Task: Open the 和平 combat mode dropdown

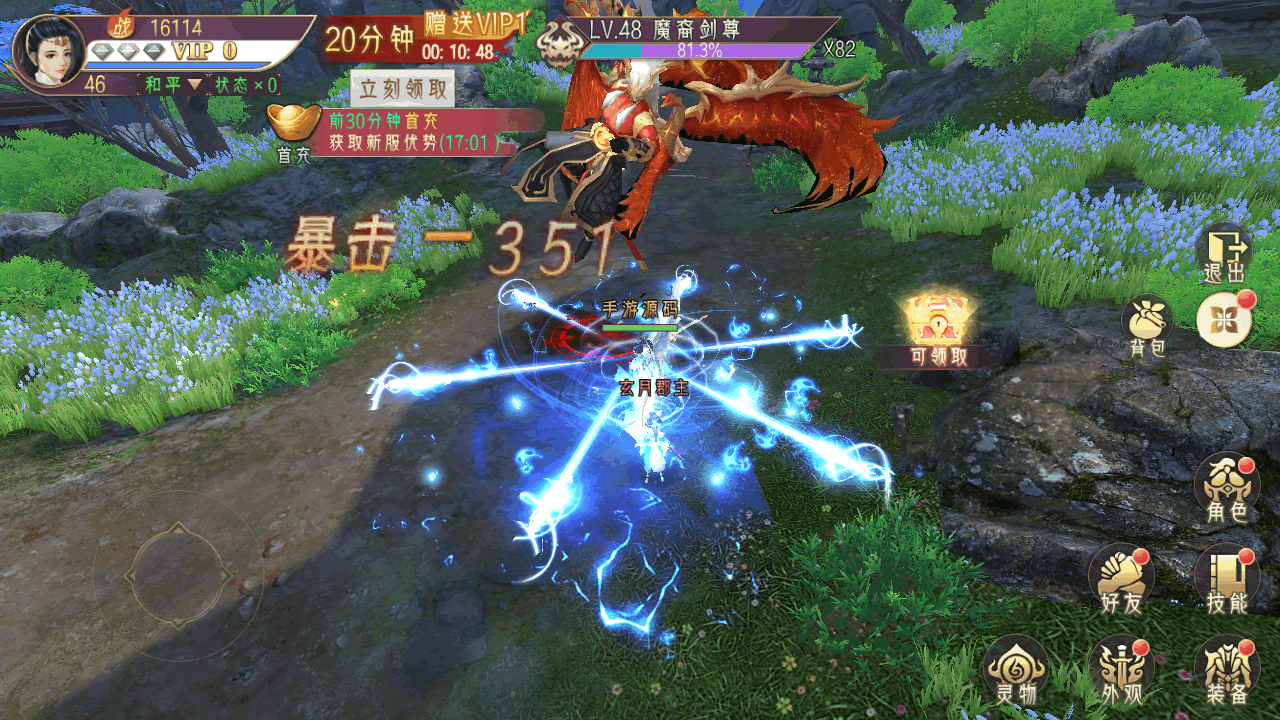Action: click(x=171, y=85)
